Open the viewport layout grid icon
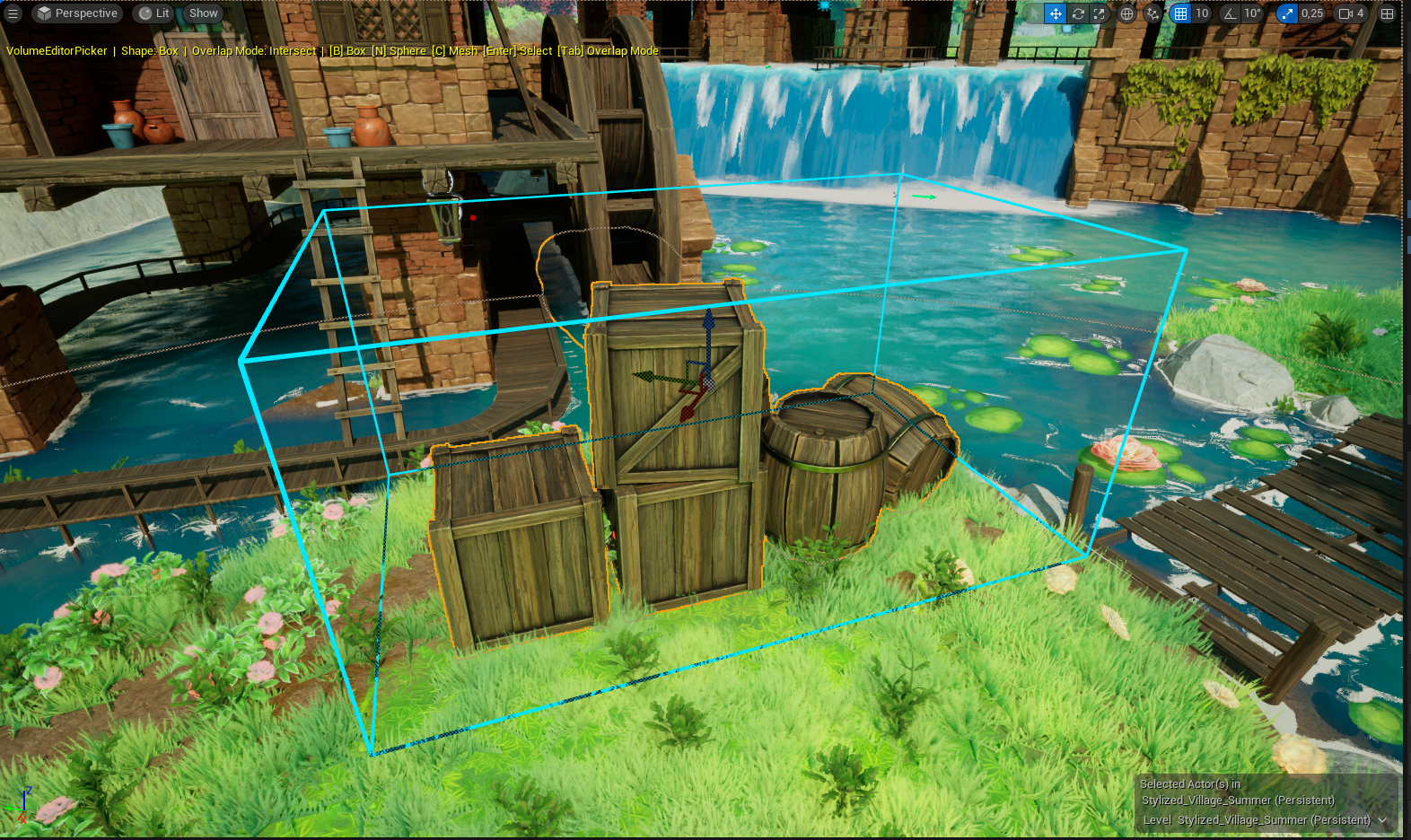Viewport: 1411px width, 840px height. click(1389, 13)
